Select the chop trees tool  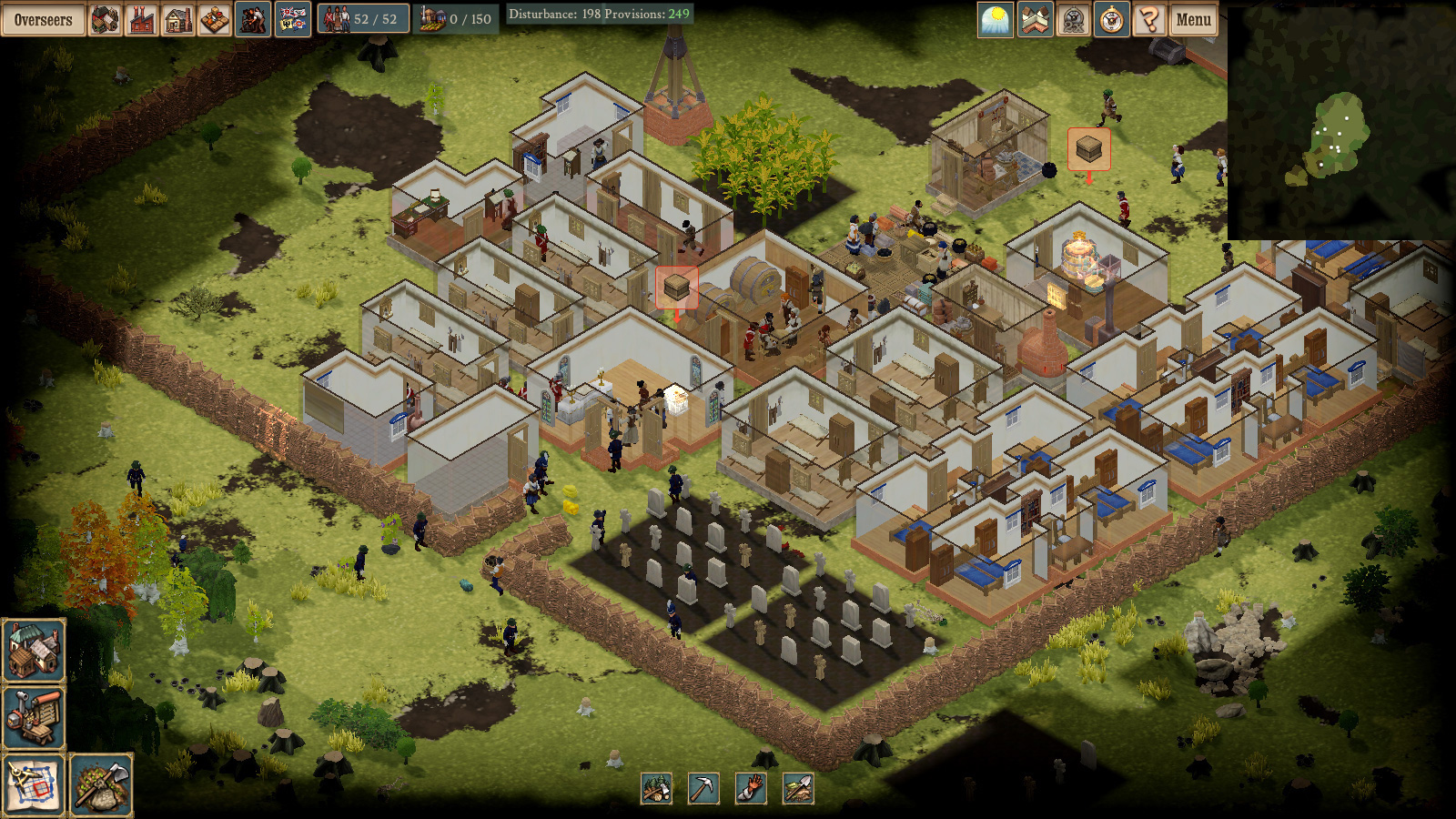coord(656,788)
